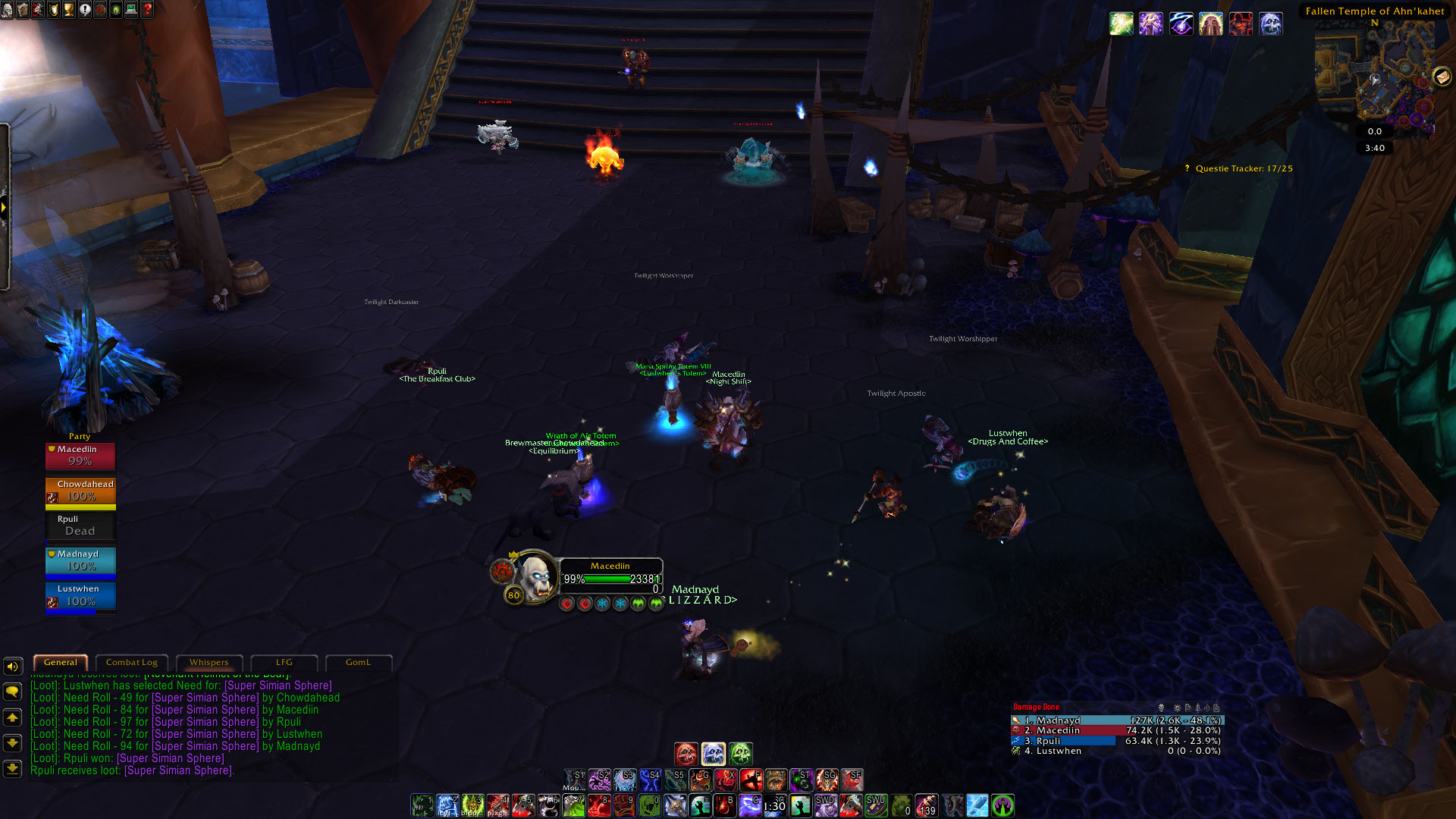Select Rpuli's party frame
This screenshot has width=1456, height=819.
pyautogui.click(x=80, y=526)
